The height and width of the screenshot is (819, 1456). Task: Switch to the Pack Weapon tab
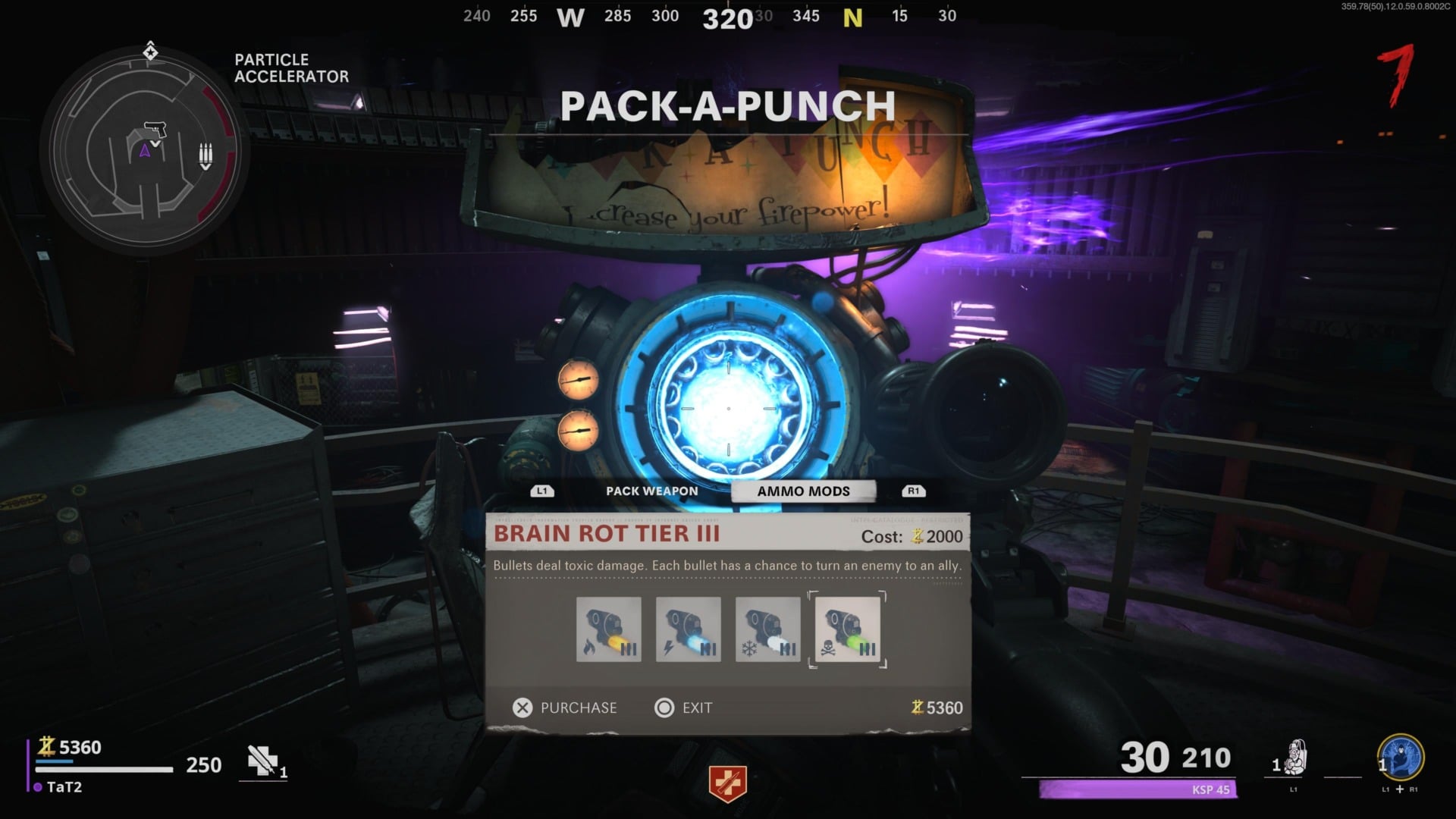point(651,491)
